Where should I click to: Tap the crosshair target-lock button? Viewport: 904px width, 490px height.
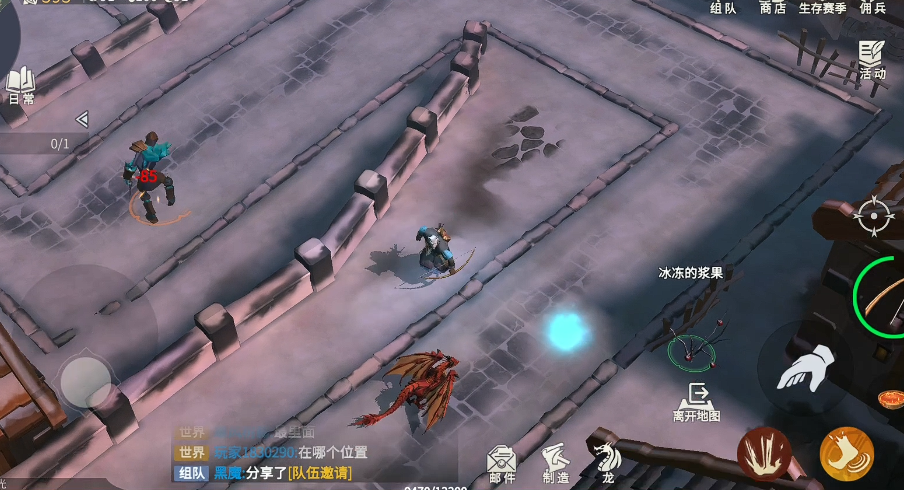(874, 215)
